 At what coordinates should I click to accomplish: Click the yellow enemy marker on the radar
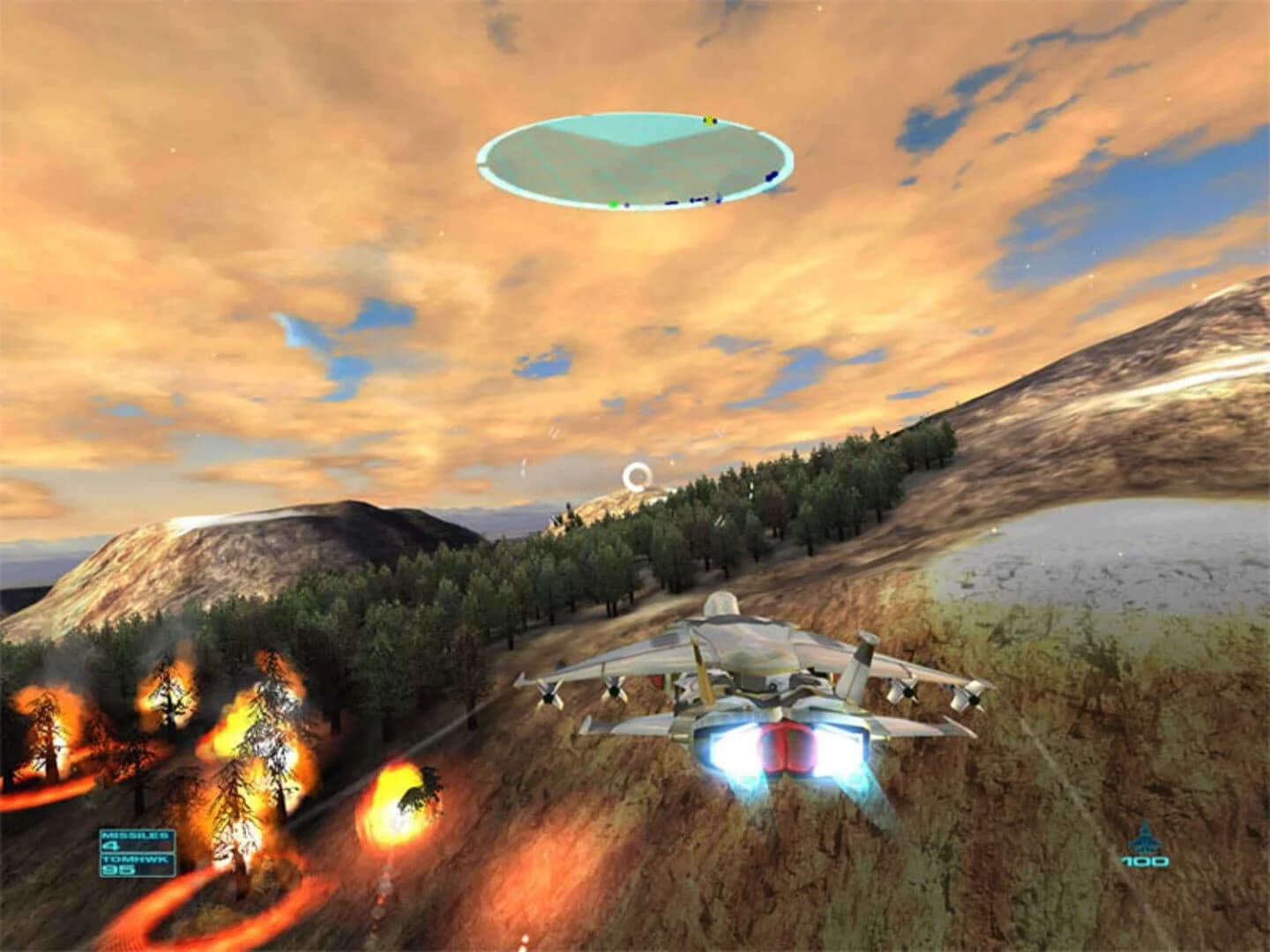pyautogui.click(x=708, y=120)
